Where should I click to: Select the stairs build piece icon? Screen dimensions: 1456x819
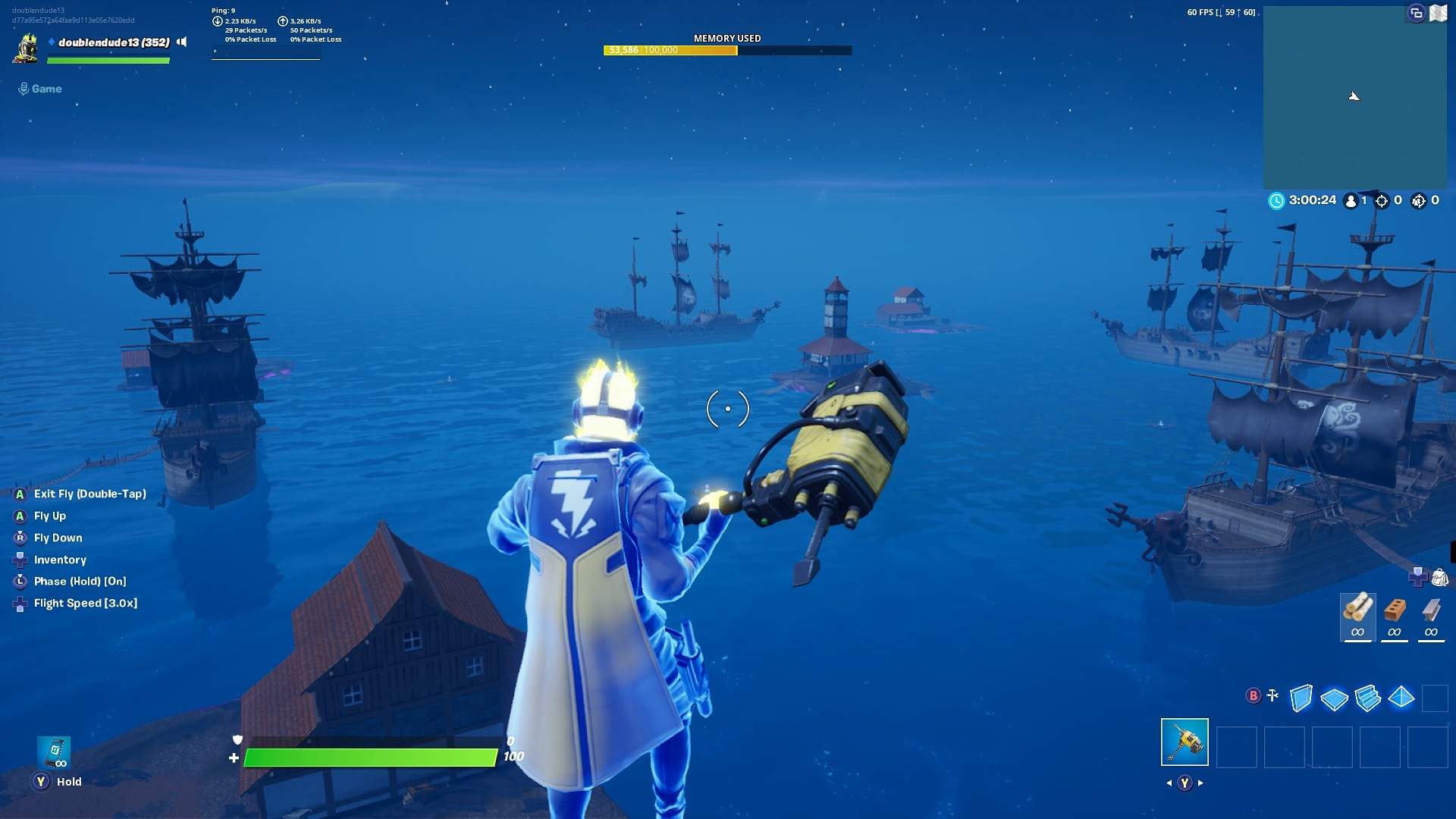pos(1370,697)
